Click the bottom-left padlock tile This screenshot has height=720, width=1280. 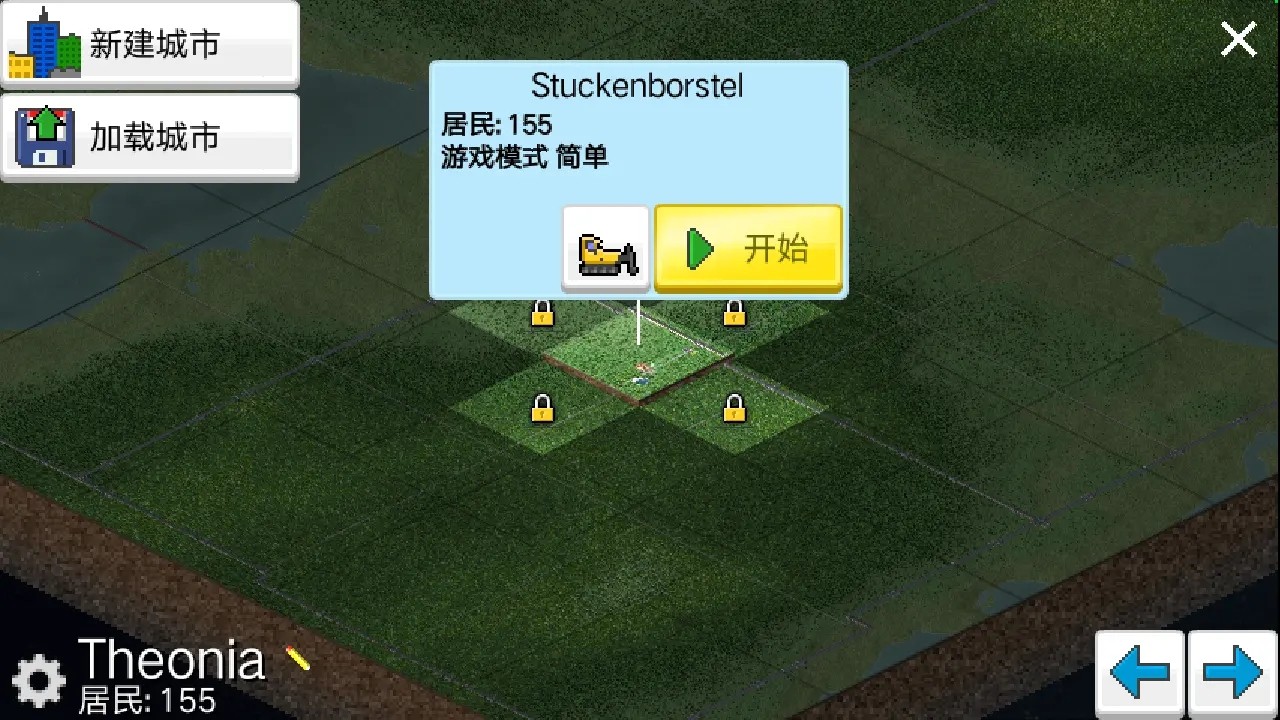tap(544, 409)
